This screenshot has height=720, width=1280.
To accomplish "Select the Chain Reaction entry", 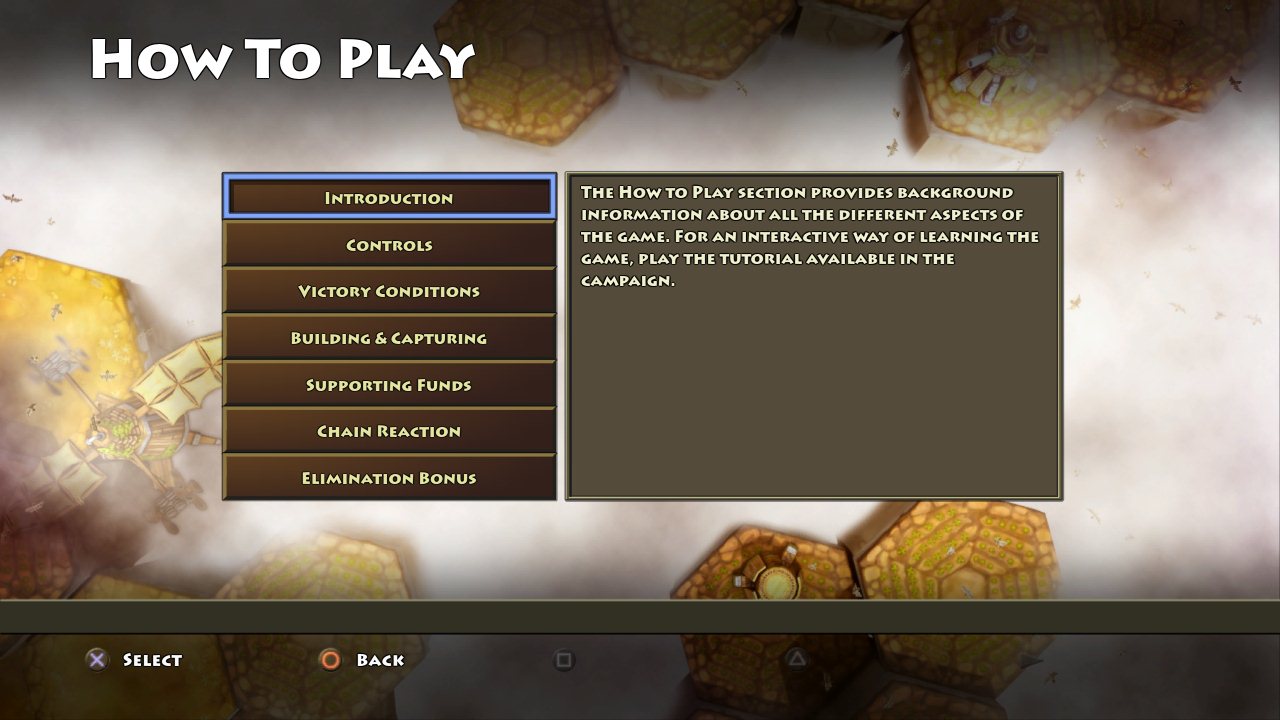I will coord(389,432).
